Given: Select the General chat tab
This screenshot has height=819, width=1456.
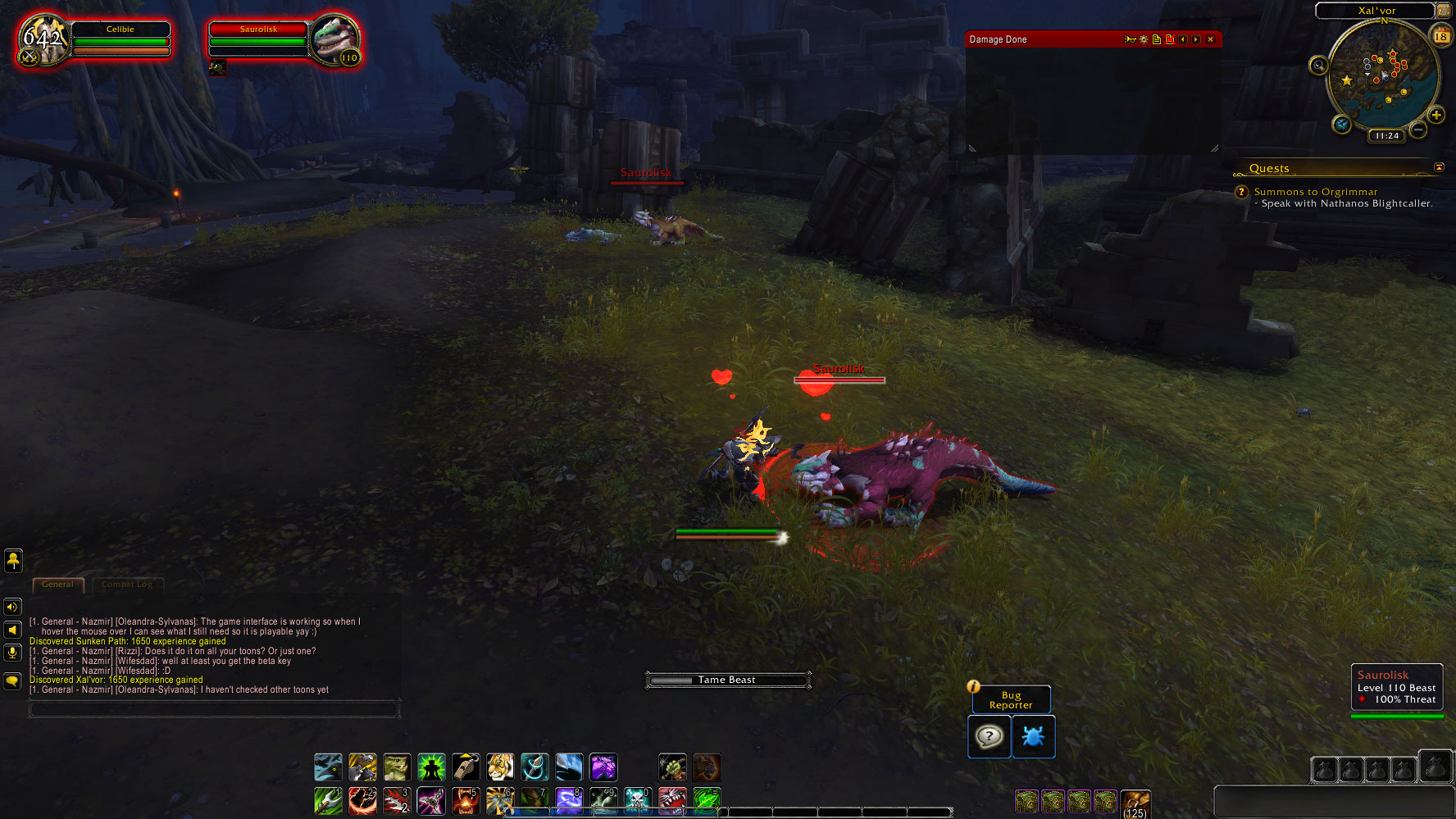Looking at the screenshot, I should point(57,585).
